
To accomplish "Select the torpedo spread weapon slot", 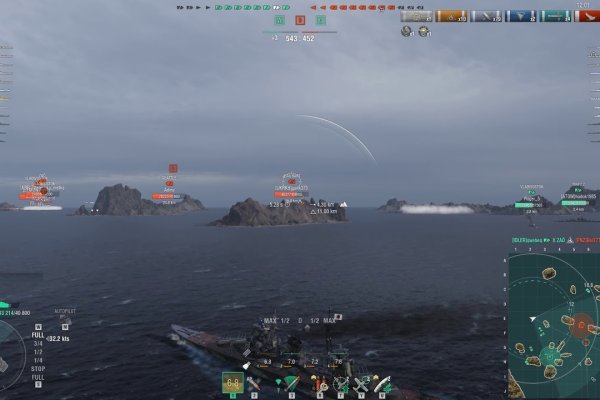I will click(291, 383).
